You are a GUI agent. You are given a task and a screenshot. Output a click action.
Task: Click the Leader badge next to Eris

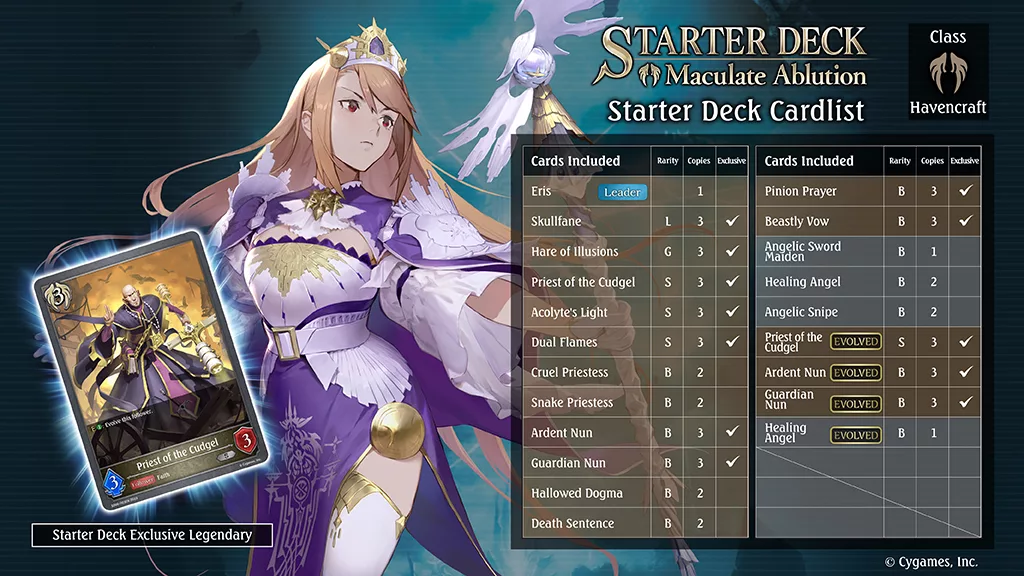click(623, 191)
